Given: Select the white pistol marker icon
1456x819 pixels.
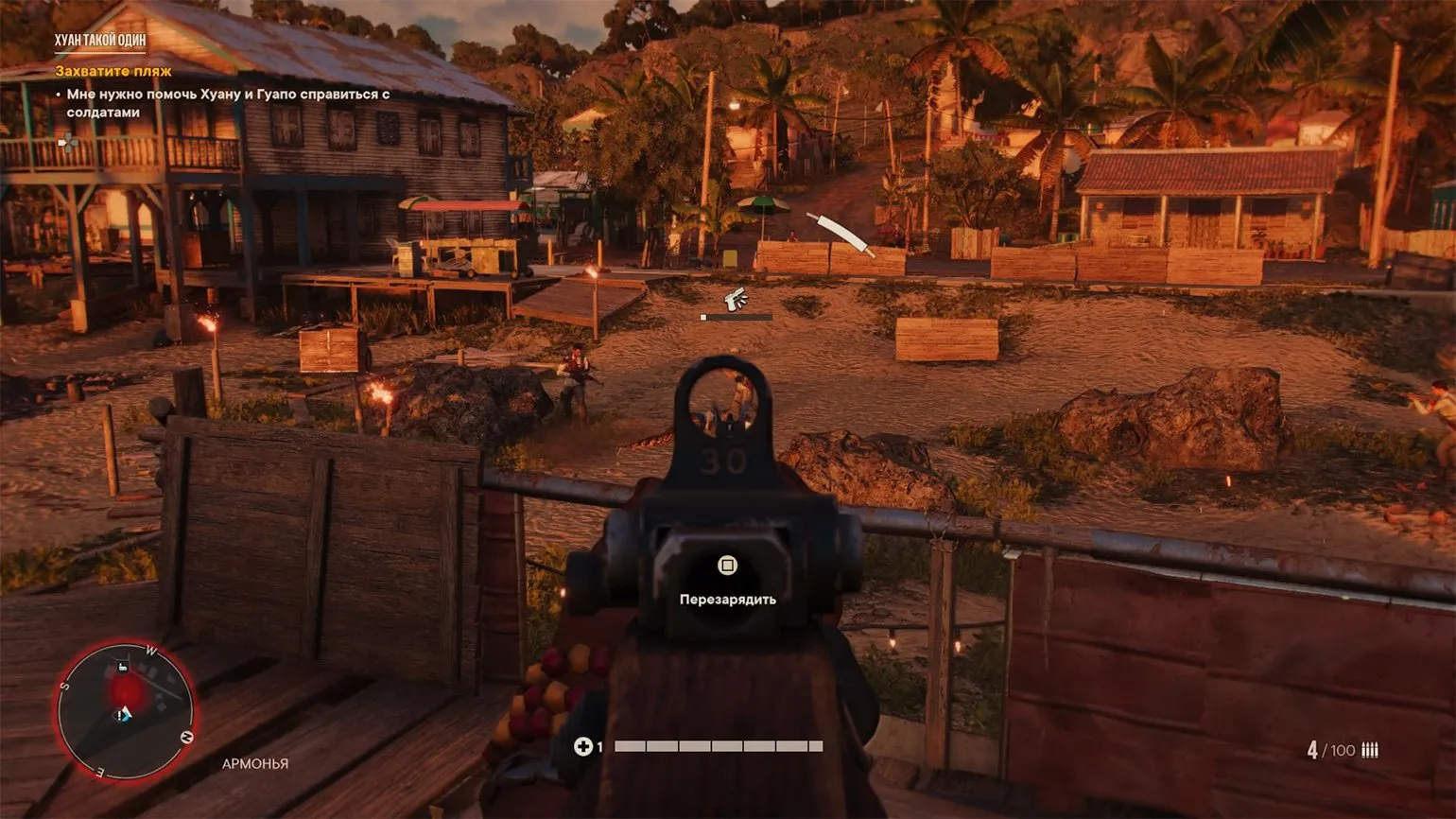Looking at the screenshot, I should pyautogui.click(x=736, y=300).
